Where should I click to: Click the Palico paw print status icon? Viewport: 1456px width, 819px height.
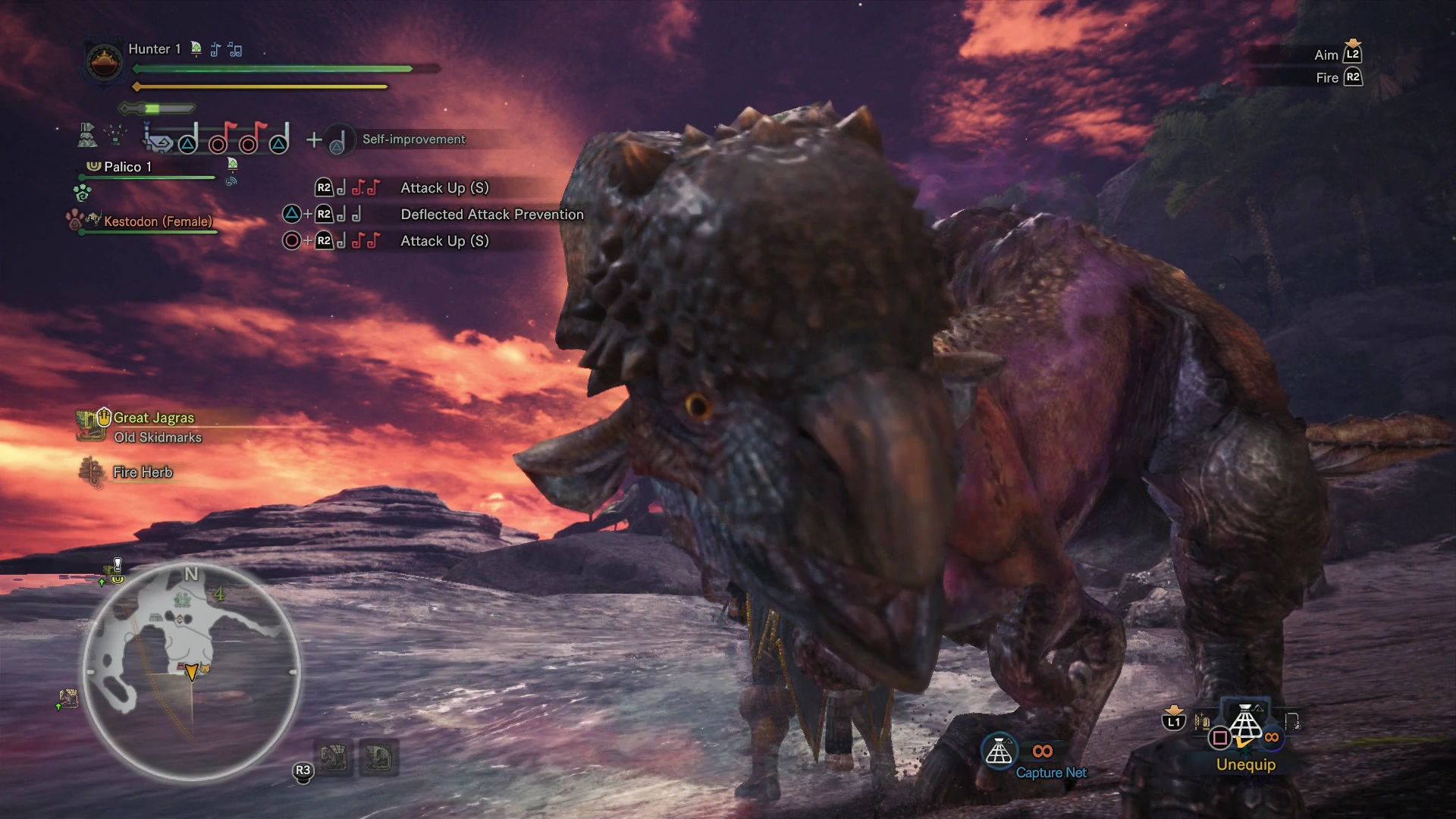click(x=82, y=194)
